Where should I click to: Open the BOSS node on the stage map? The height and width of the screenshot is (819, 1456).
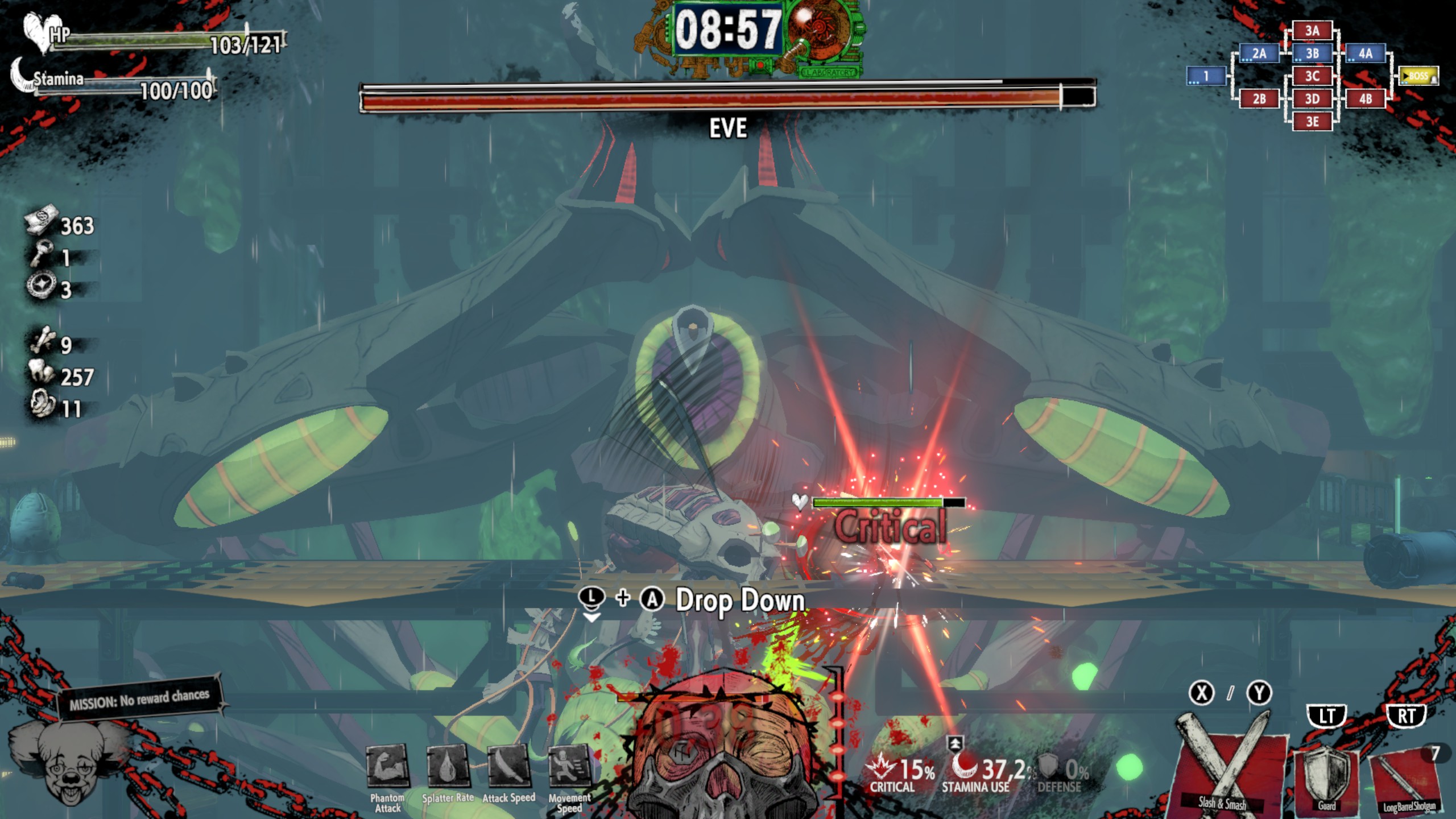pos(1418,76)
